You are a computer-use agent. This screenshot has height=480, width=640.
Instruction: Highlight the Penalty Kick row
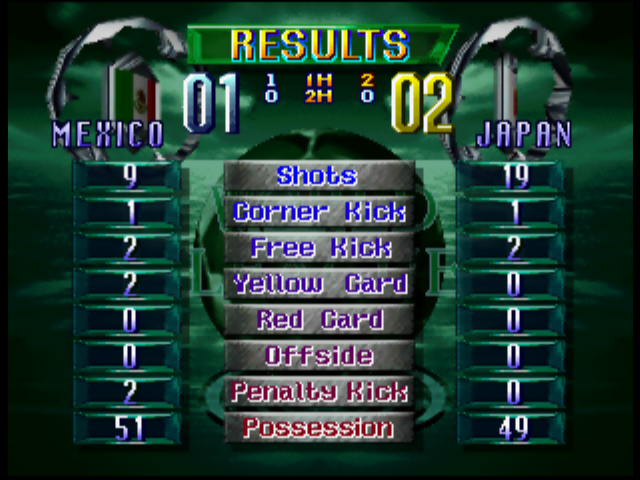click(x=318, y=392)
